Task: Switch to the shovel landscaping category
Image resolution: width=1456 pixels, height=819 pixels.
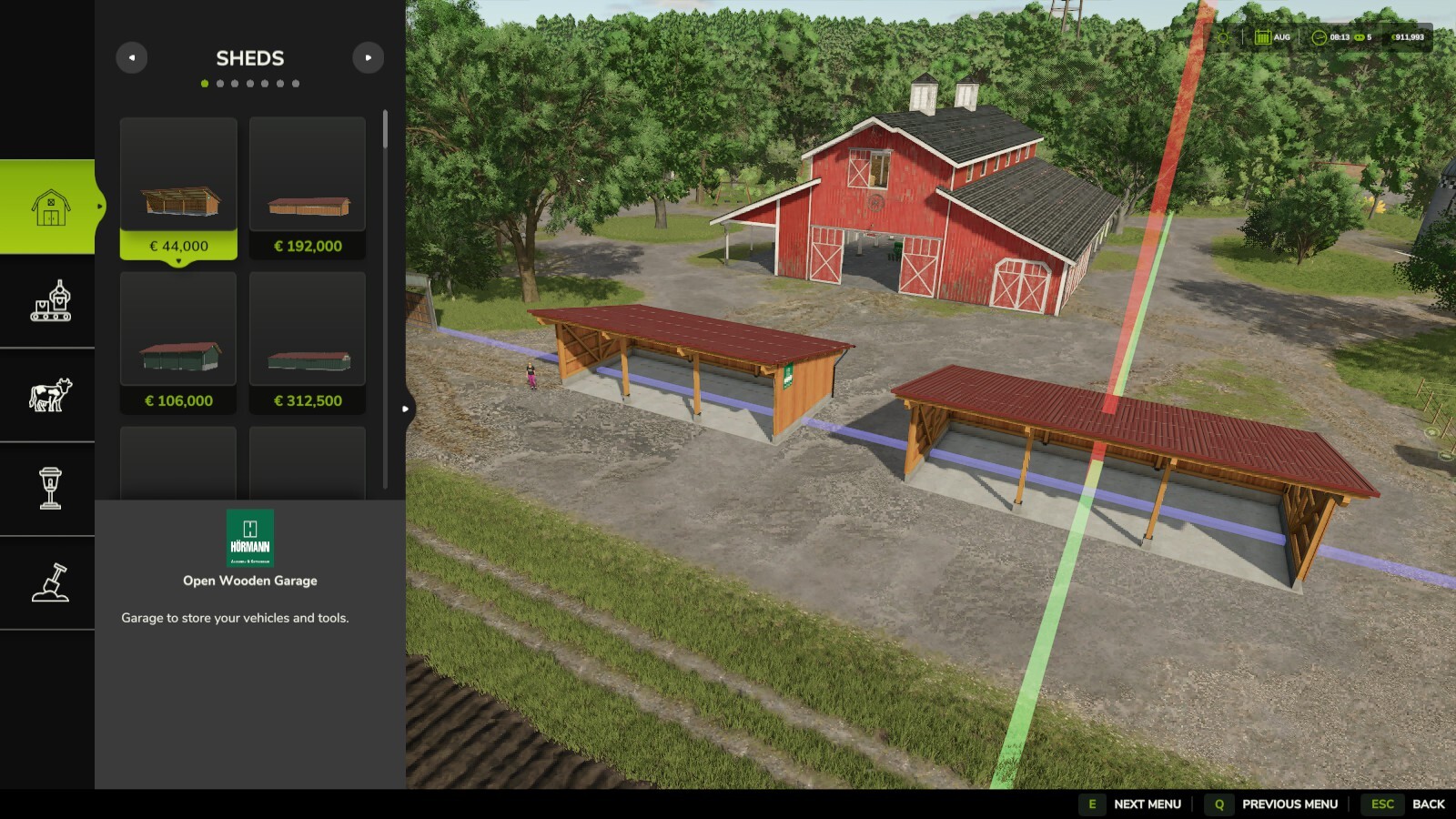Action: click(50, 582)
